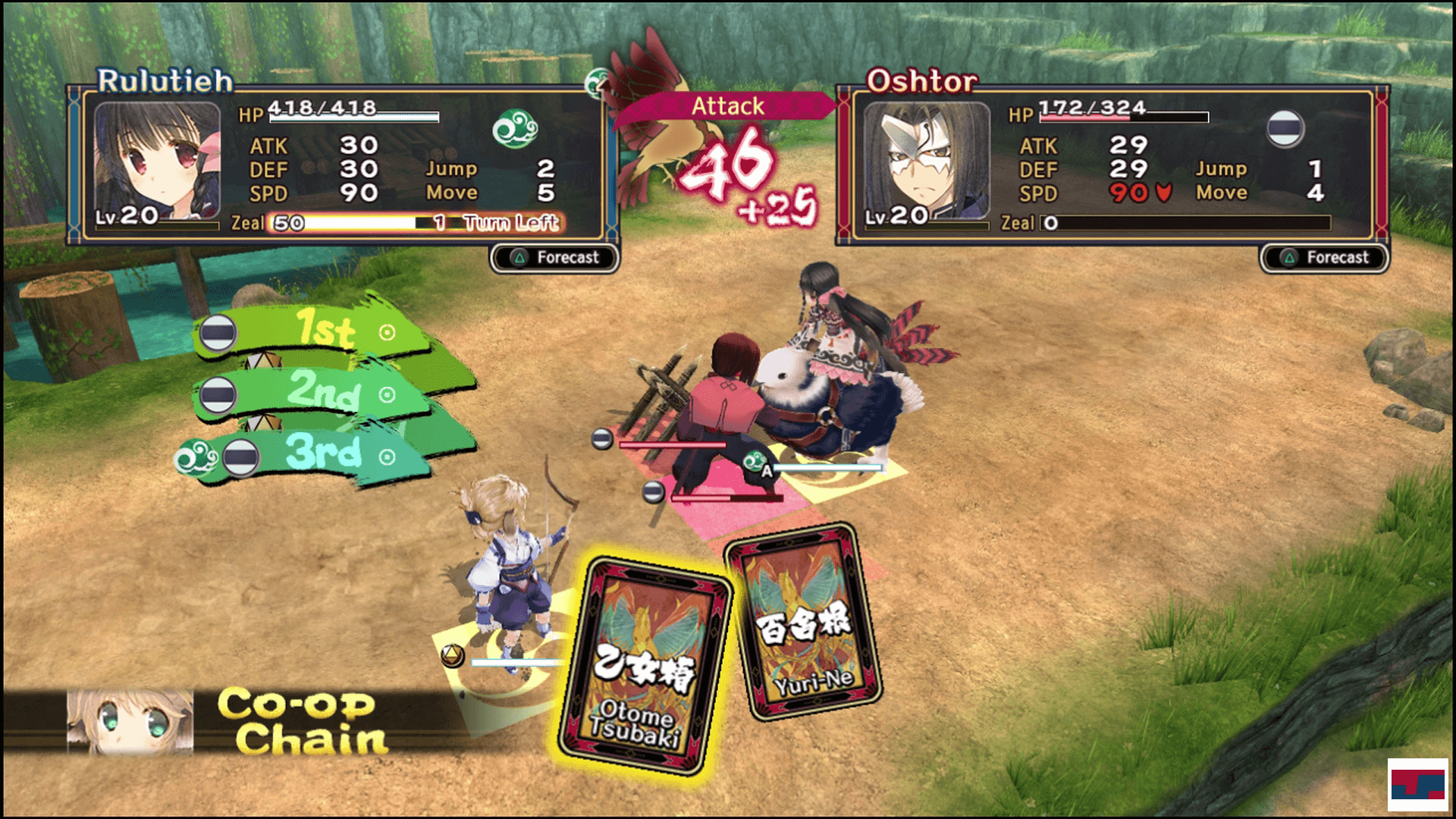
Task: Choose the 3rd chain stage
Action: (x=325, y=453)
